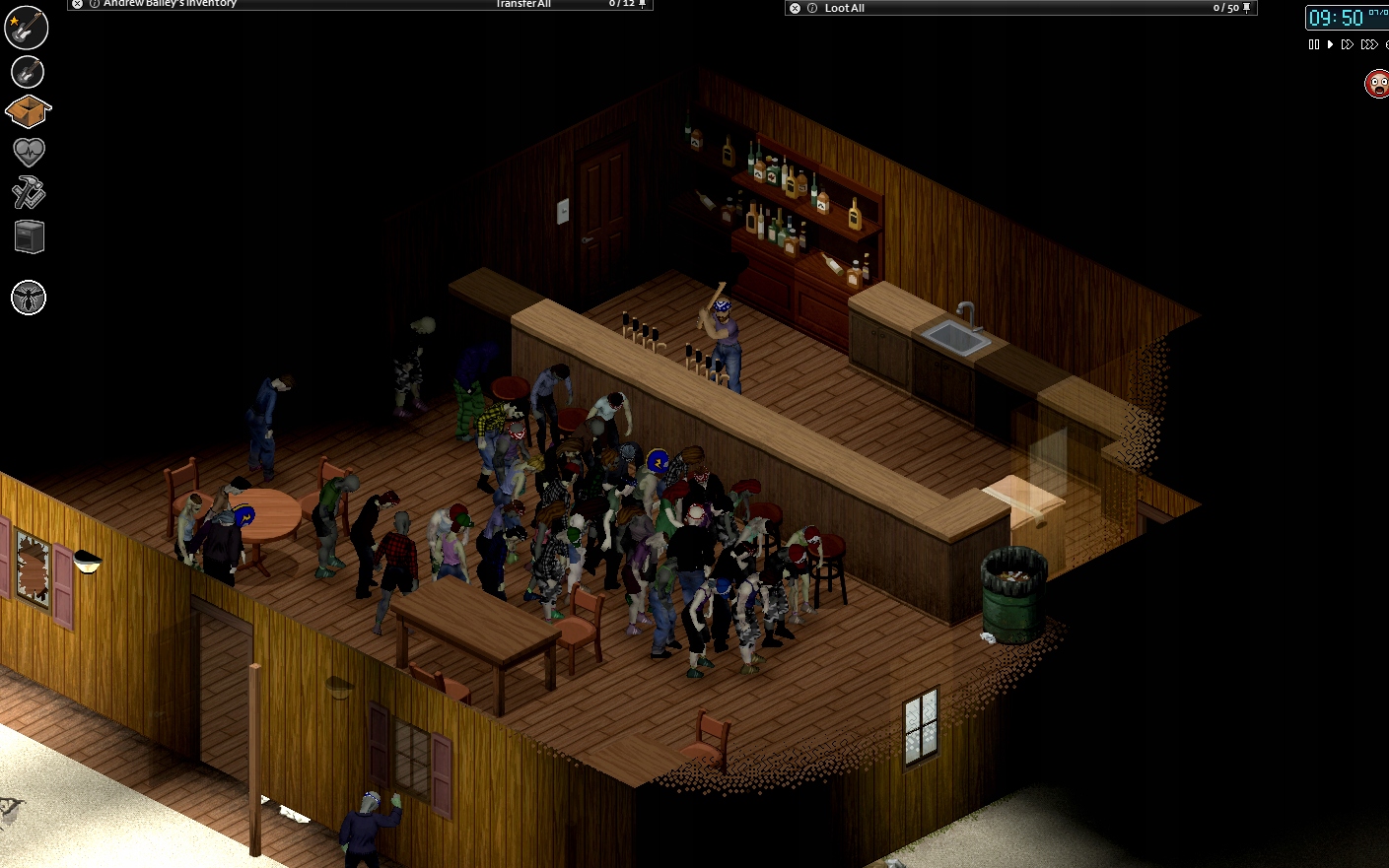Click the furnace sidebar icon
This screenshot has width=1389, height=868.
[29, 235]
